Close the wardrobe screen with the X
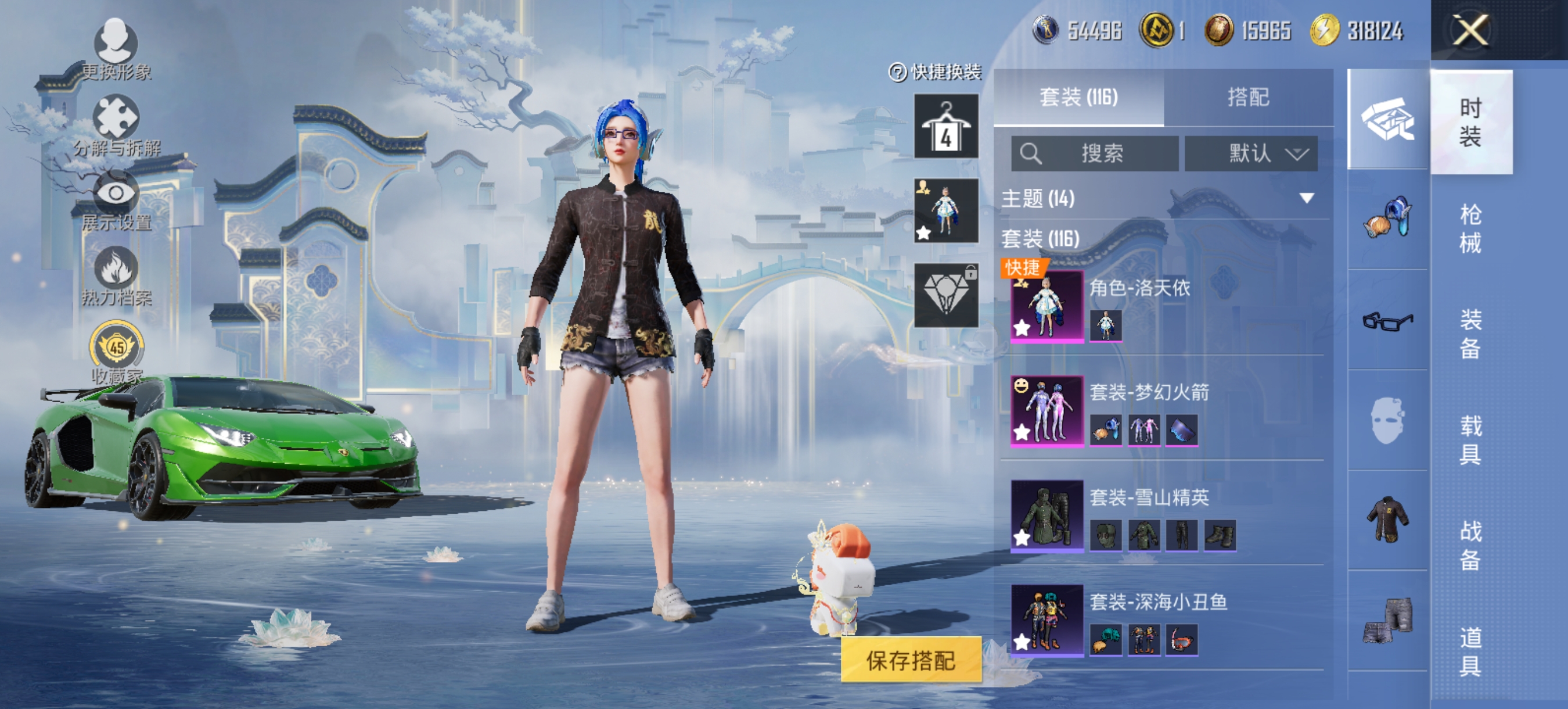 (x=1470, y=30)
